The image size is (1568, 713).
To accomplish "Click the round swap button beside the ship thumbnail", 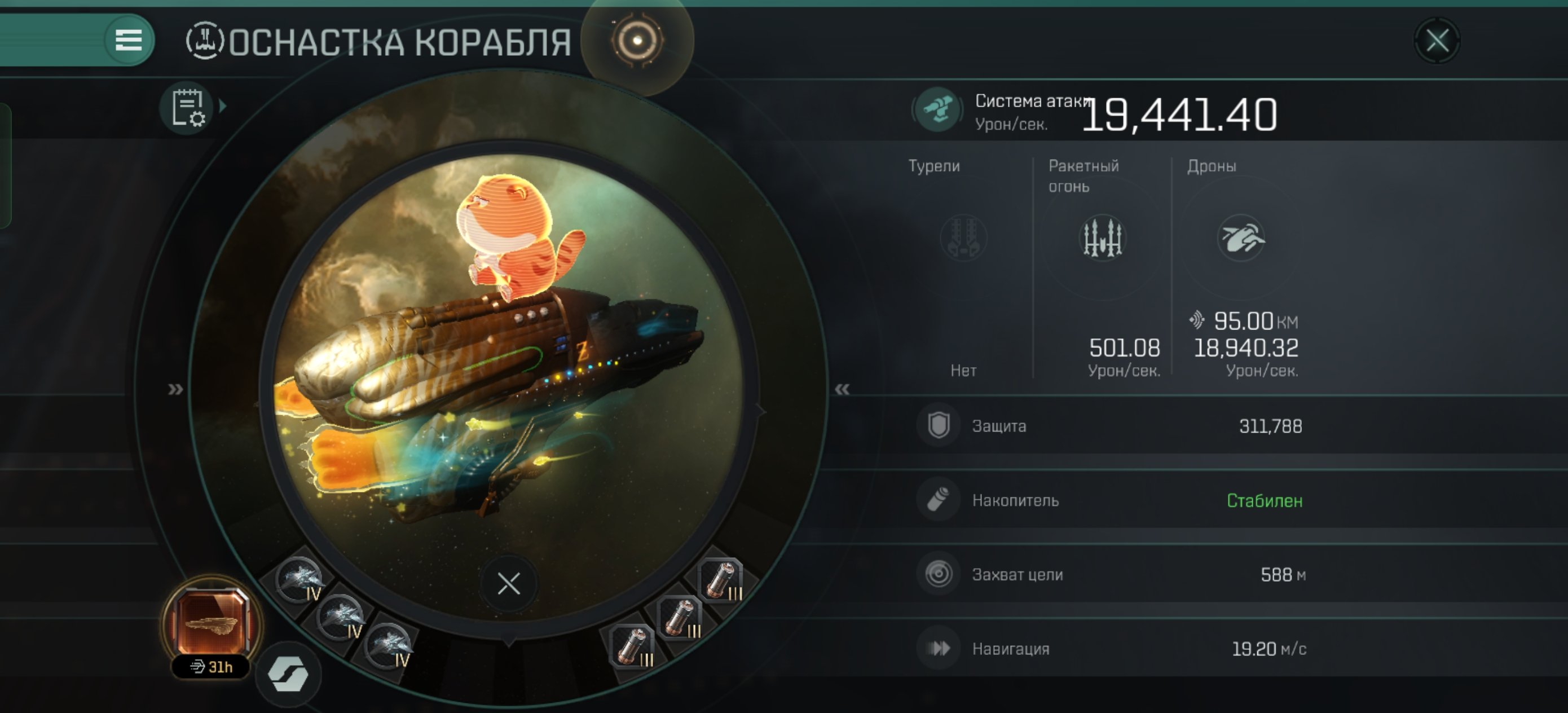I will pyautogui.click(x=288, y=674).
